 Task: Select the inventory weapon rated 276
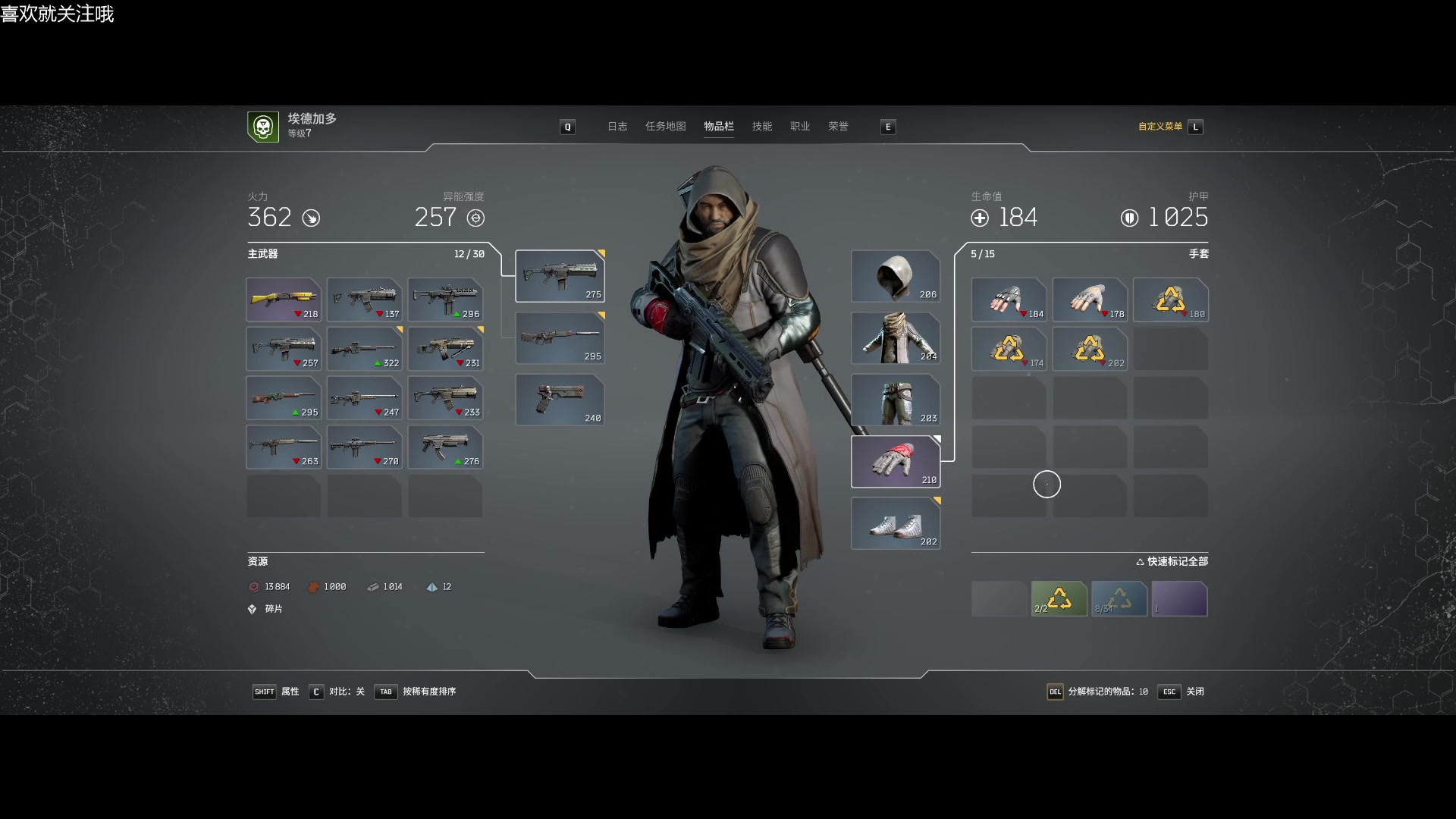tap(445, 447)
